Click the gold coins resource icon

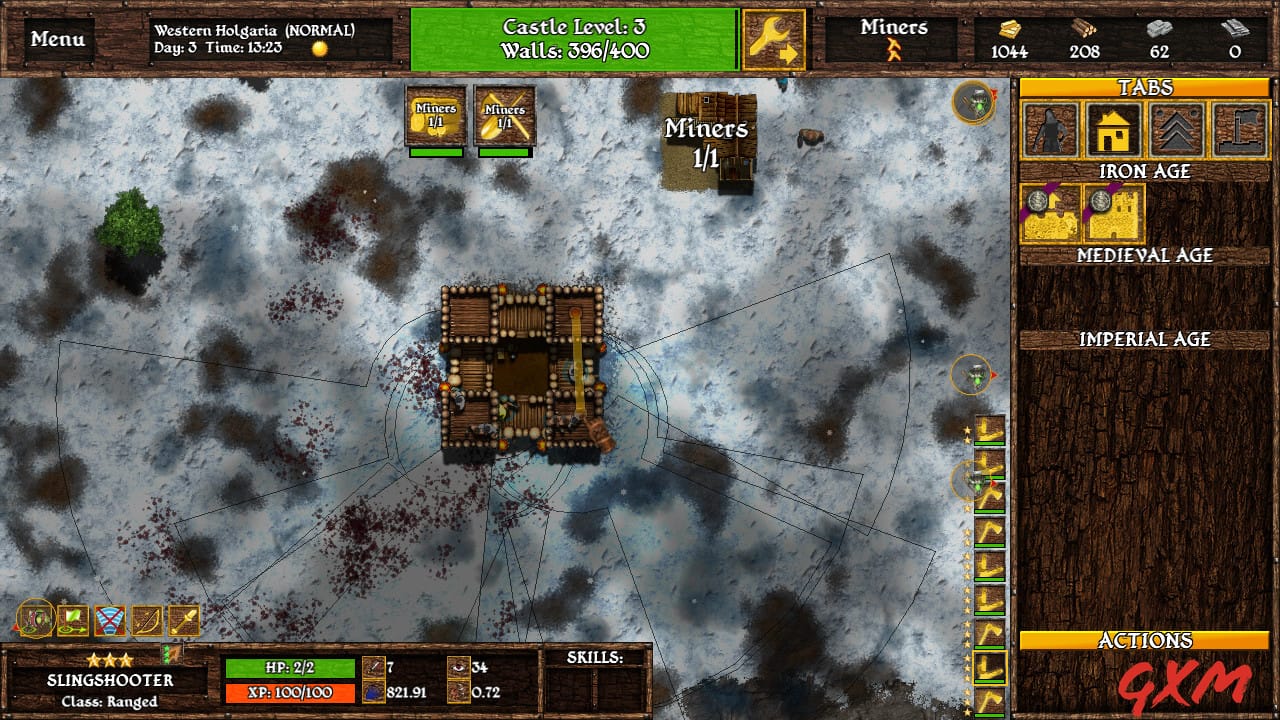(1011, 31)
